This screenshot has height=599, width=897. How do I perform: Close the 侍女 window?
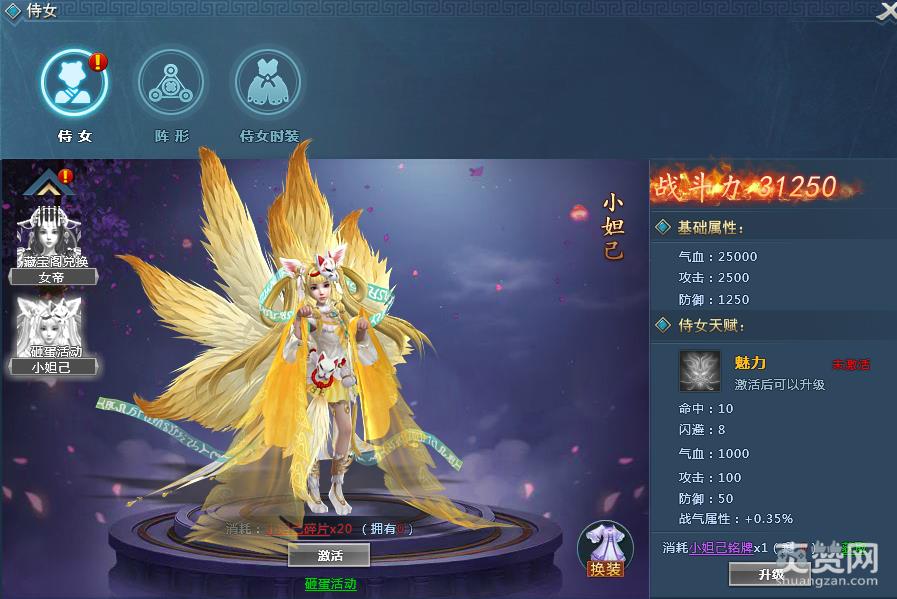click(886, 11)
